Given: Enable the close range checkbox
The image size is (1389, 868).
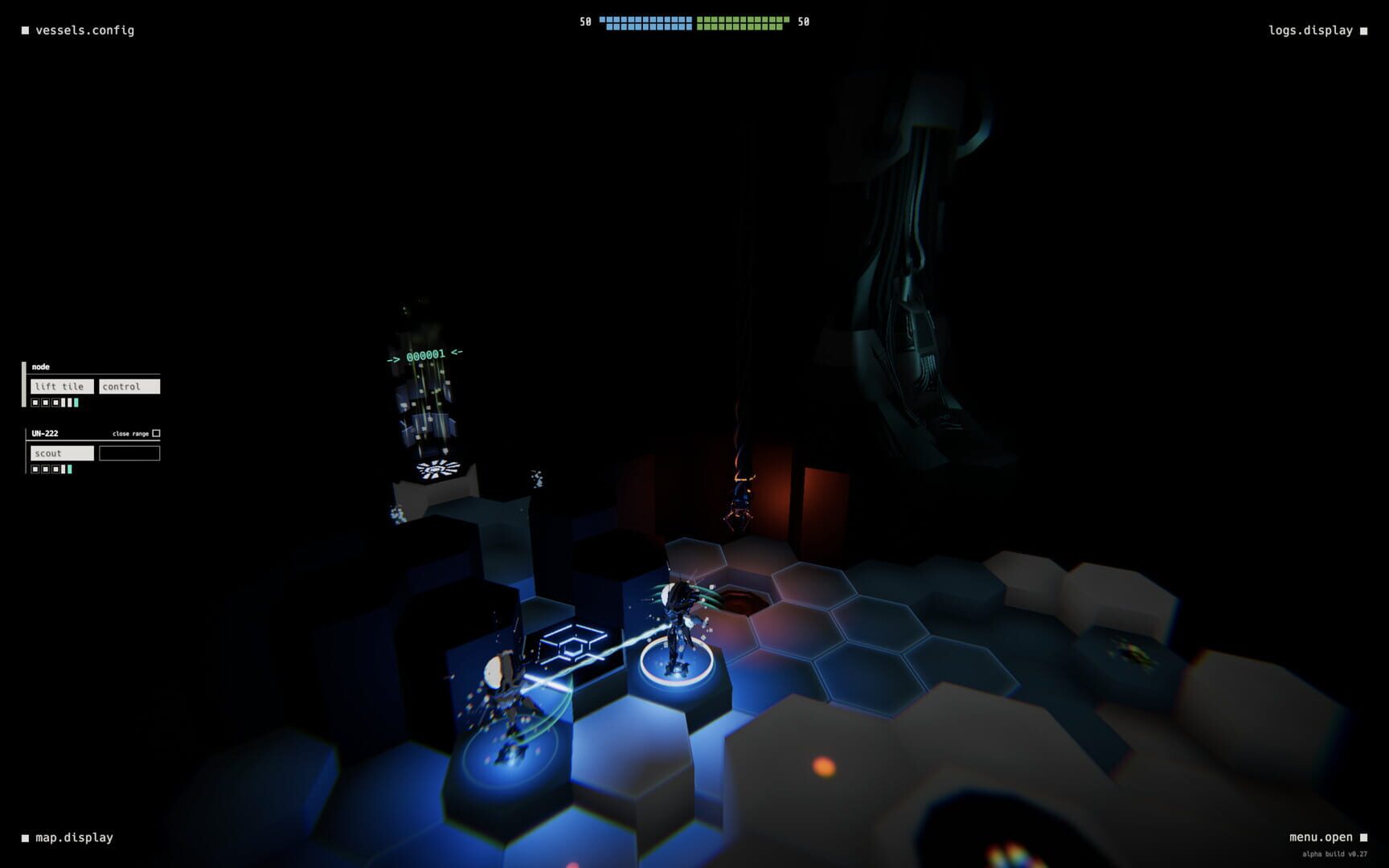Looking at the screenshot, I should (x=155, y=433).
